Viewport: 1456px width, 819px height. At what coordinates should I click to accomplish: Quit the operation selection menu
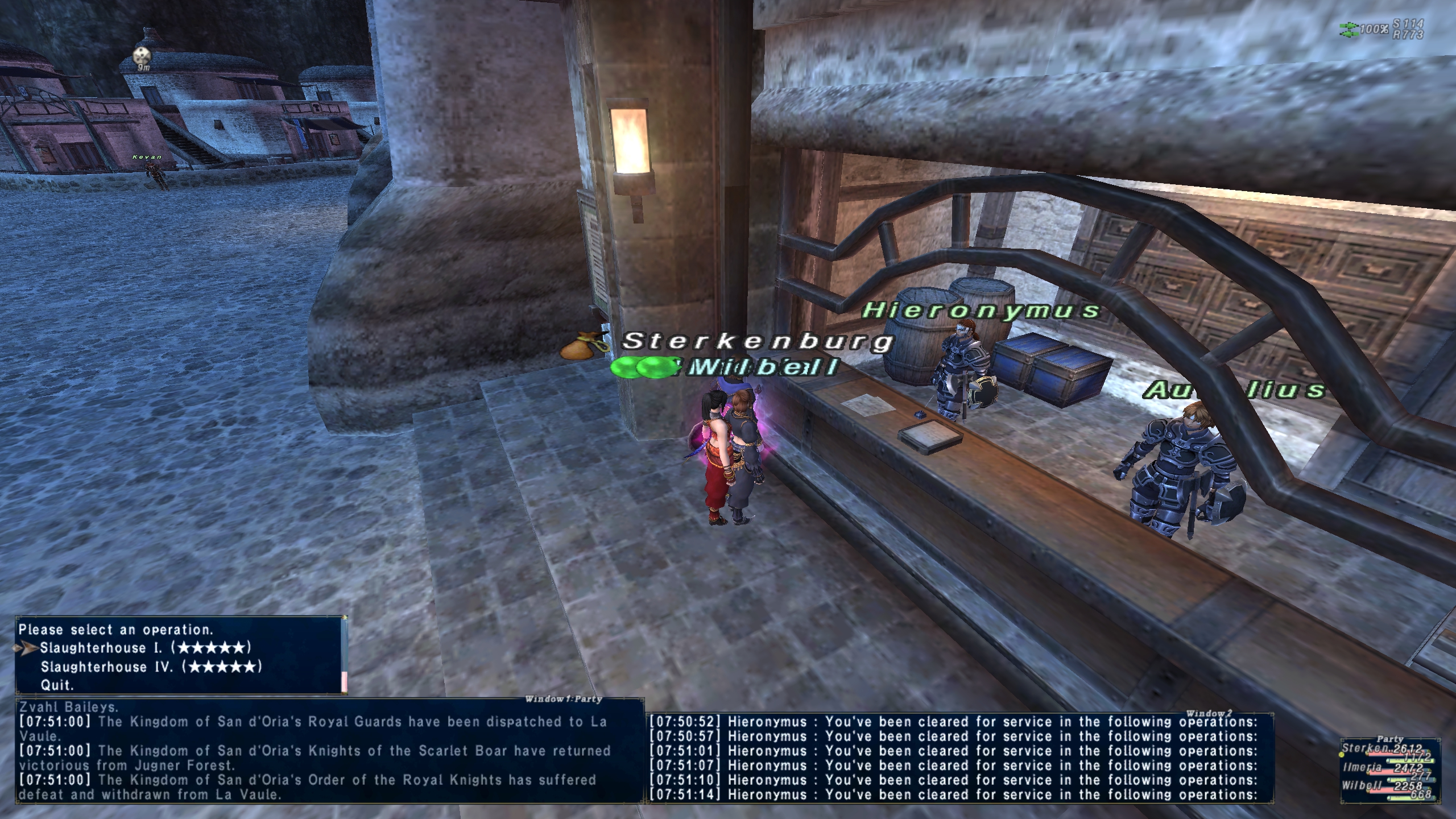click(x=57, y=685)
